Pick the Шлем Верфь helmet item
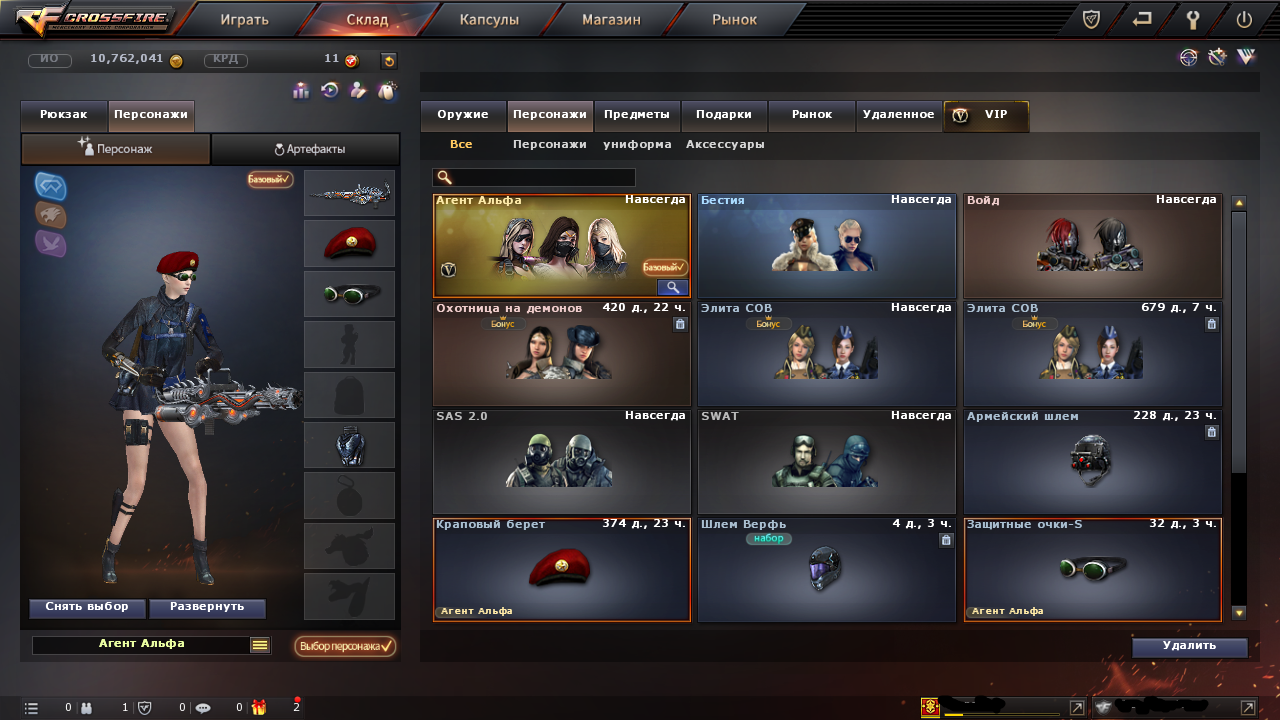The width and height of the screenshot is (1280, 720). (x=826, y=569)
